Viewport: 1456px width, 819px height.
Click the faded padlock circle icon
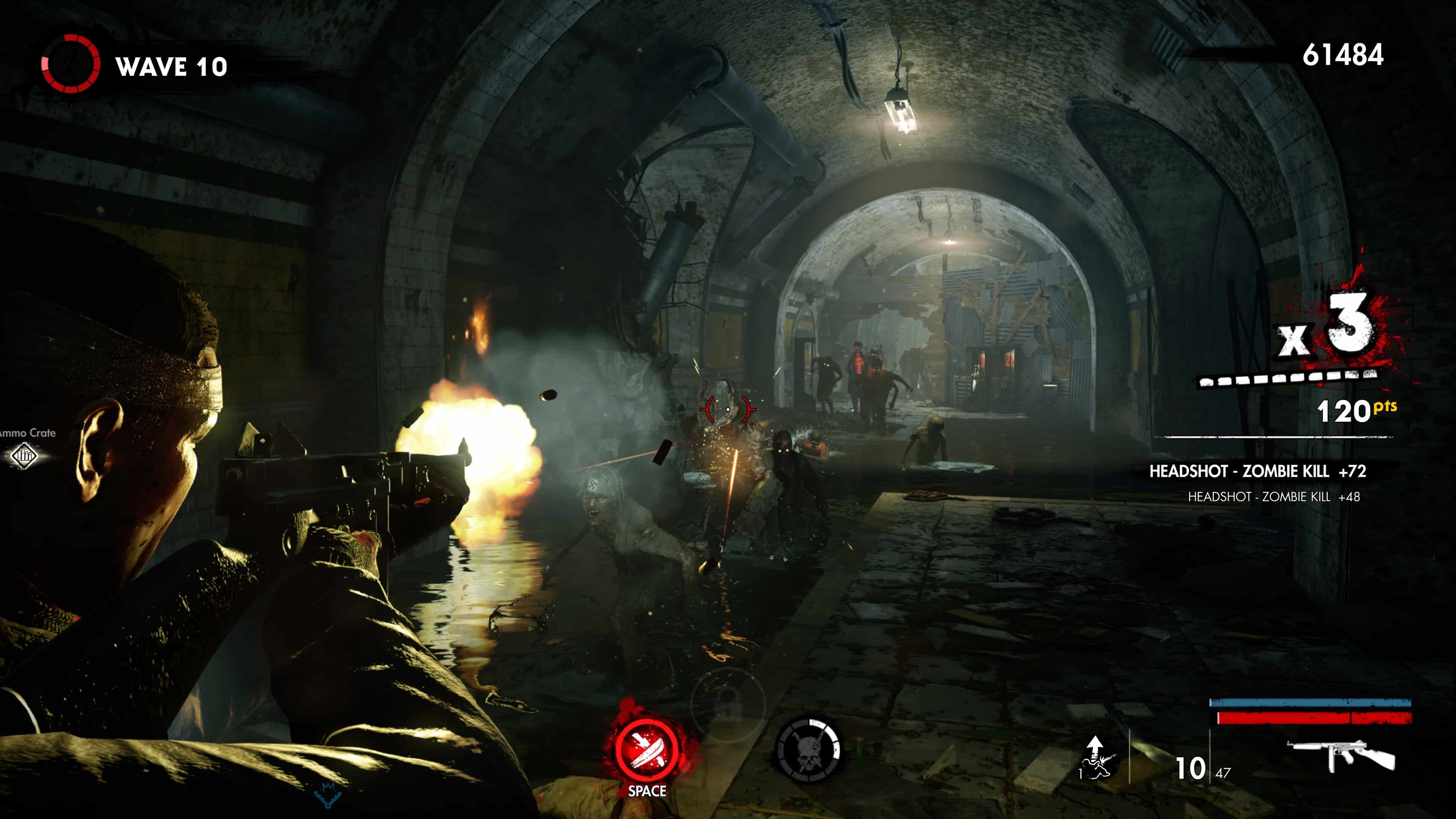728,702
